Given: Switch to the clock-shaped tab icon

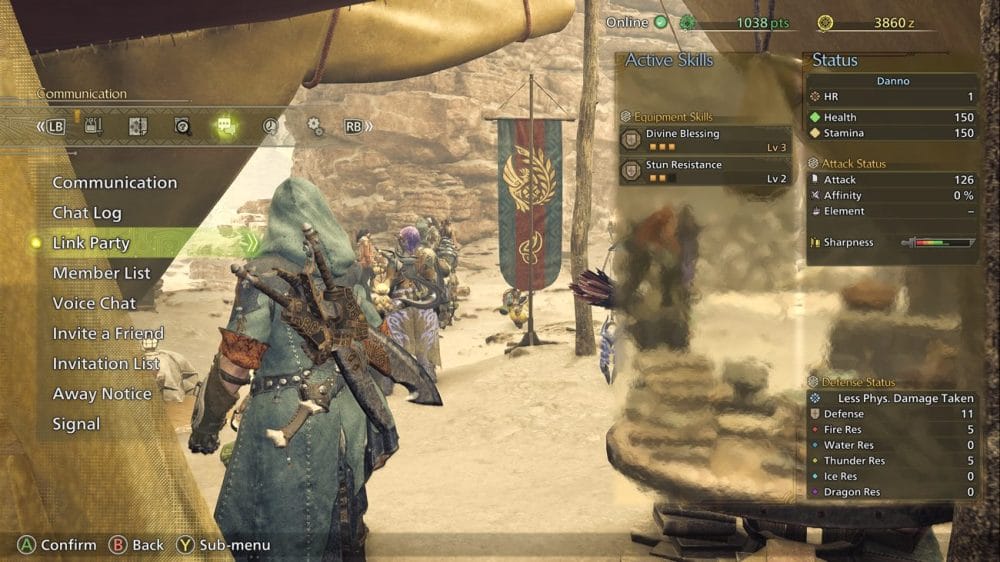Looking at the screenshot, I should click(x=271, y=127).
